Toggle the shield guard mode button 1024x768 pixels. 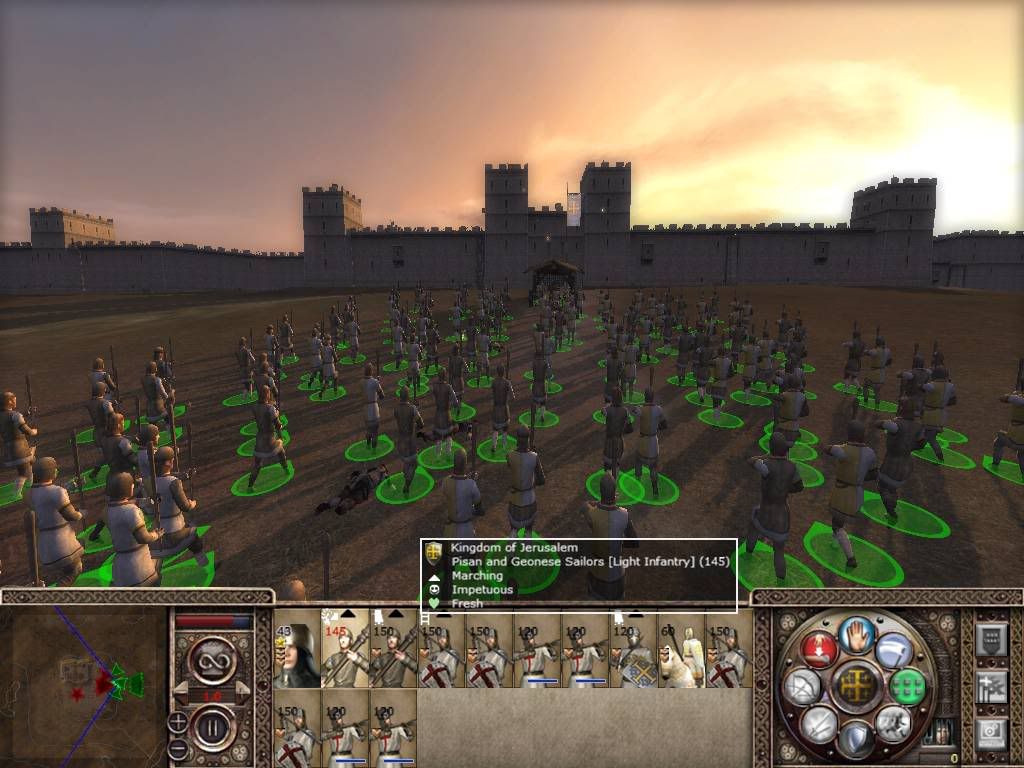point(856,738)
